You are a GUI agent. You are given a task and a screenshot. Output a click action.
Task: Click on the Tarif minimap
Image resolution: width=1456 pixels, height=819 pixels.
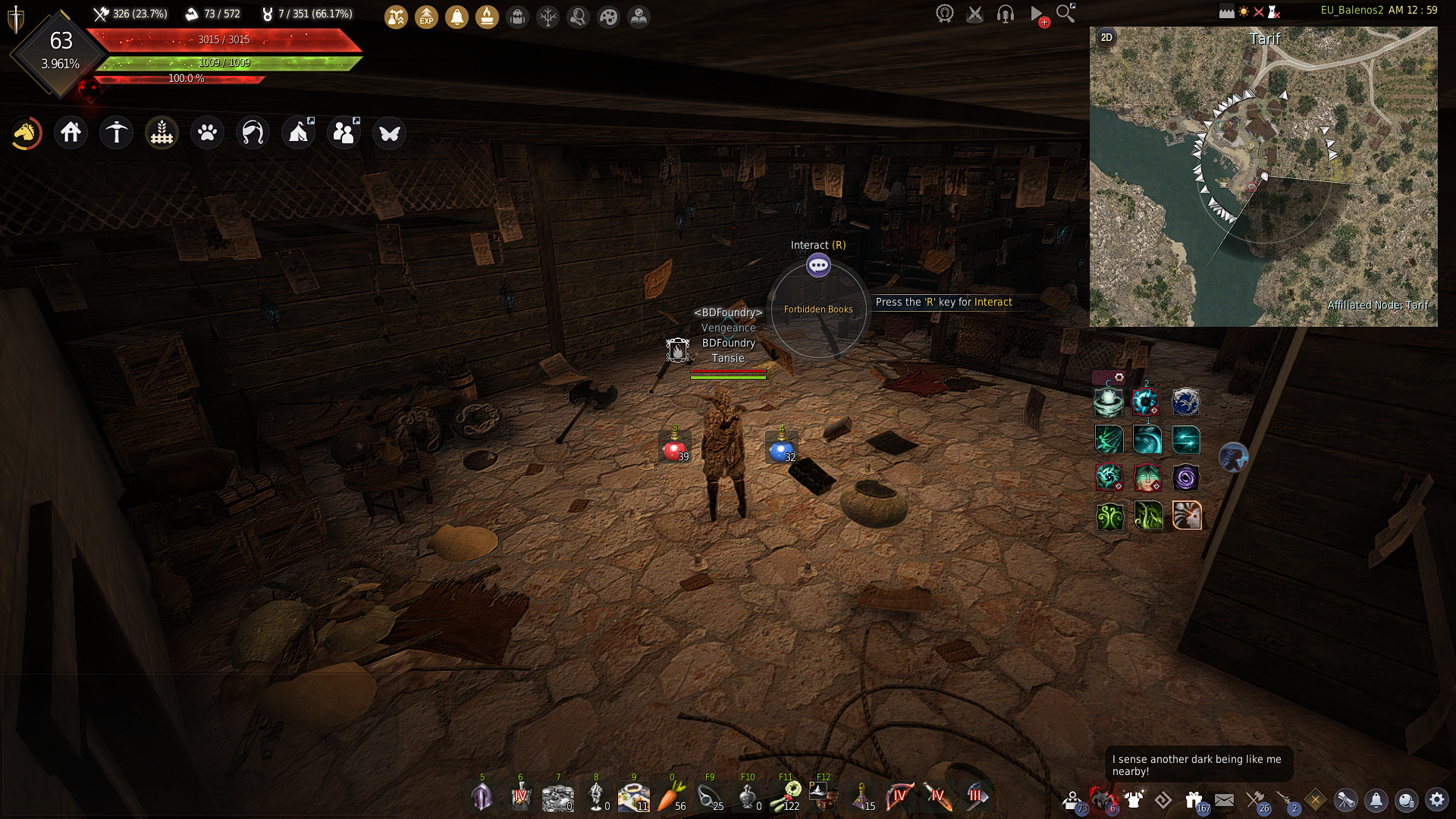point(1263,177)
